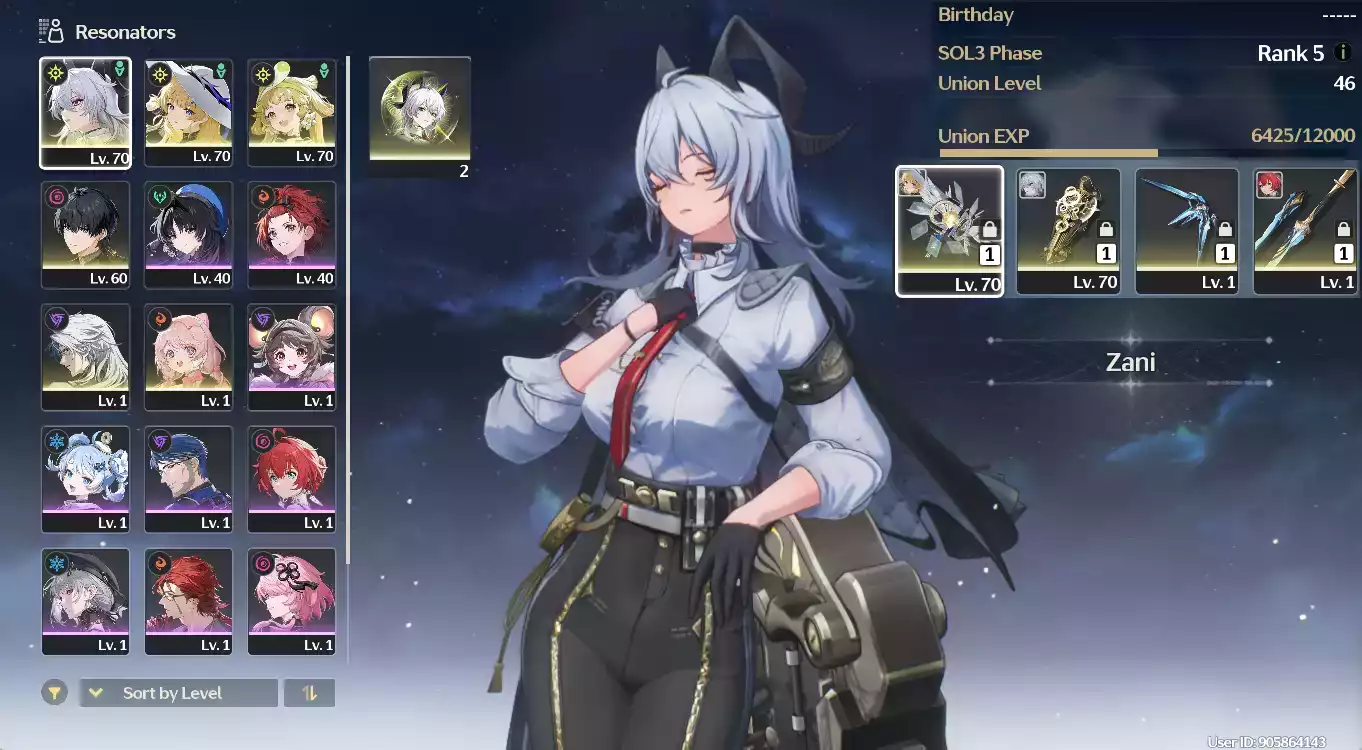The width and height of the screenshot is (1362, 750).
Task: Select the blue-haired glacio girl resonator
Action: (x=85, y=479)
